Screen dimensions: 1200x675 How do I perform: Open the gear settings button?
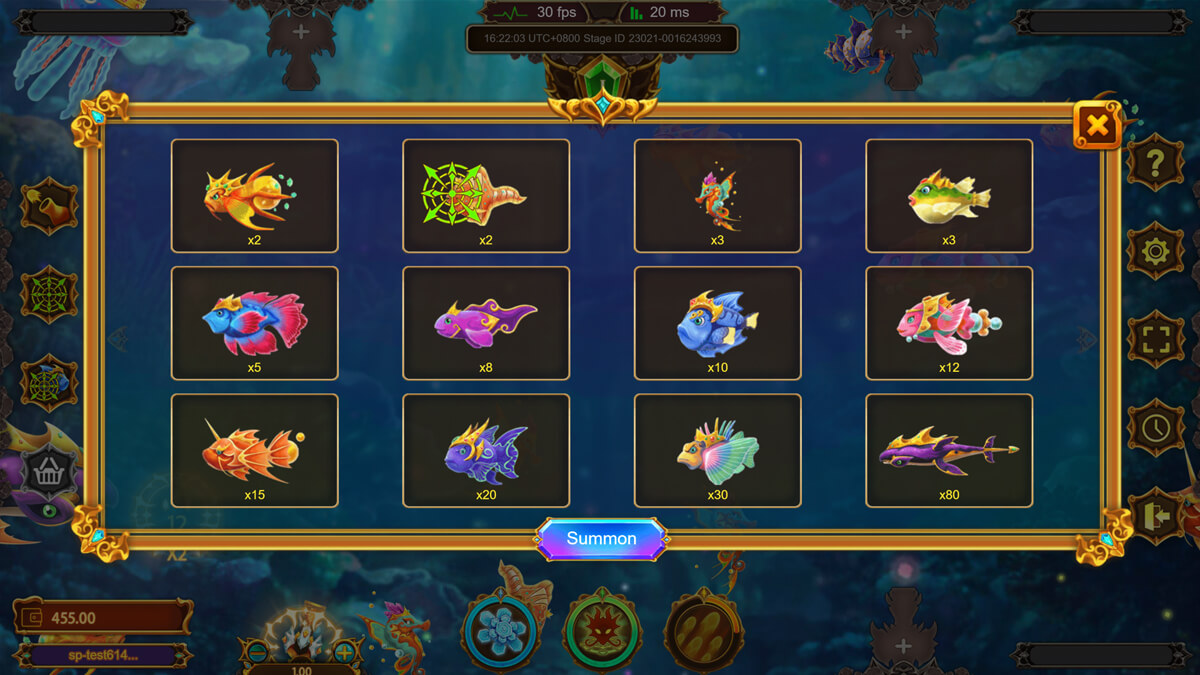click(x=1155, y=250)
